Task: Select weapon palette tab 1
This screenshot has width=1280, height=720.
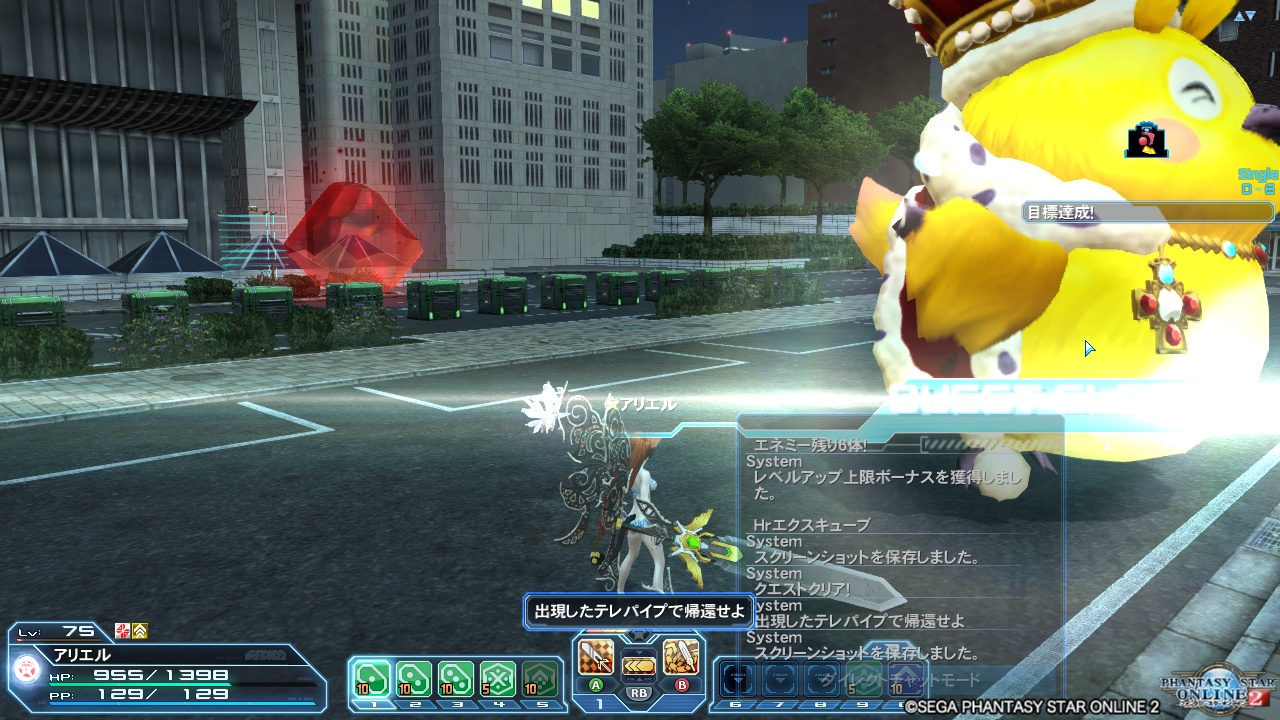Action: pos(600,703)
